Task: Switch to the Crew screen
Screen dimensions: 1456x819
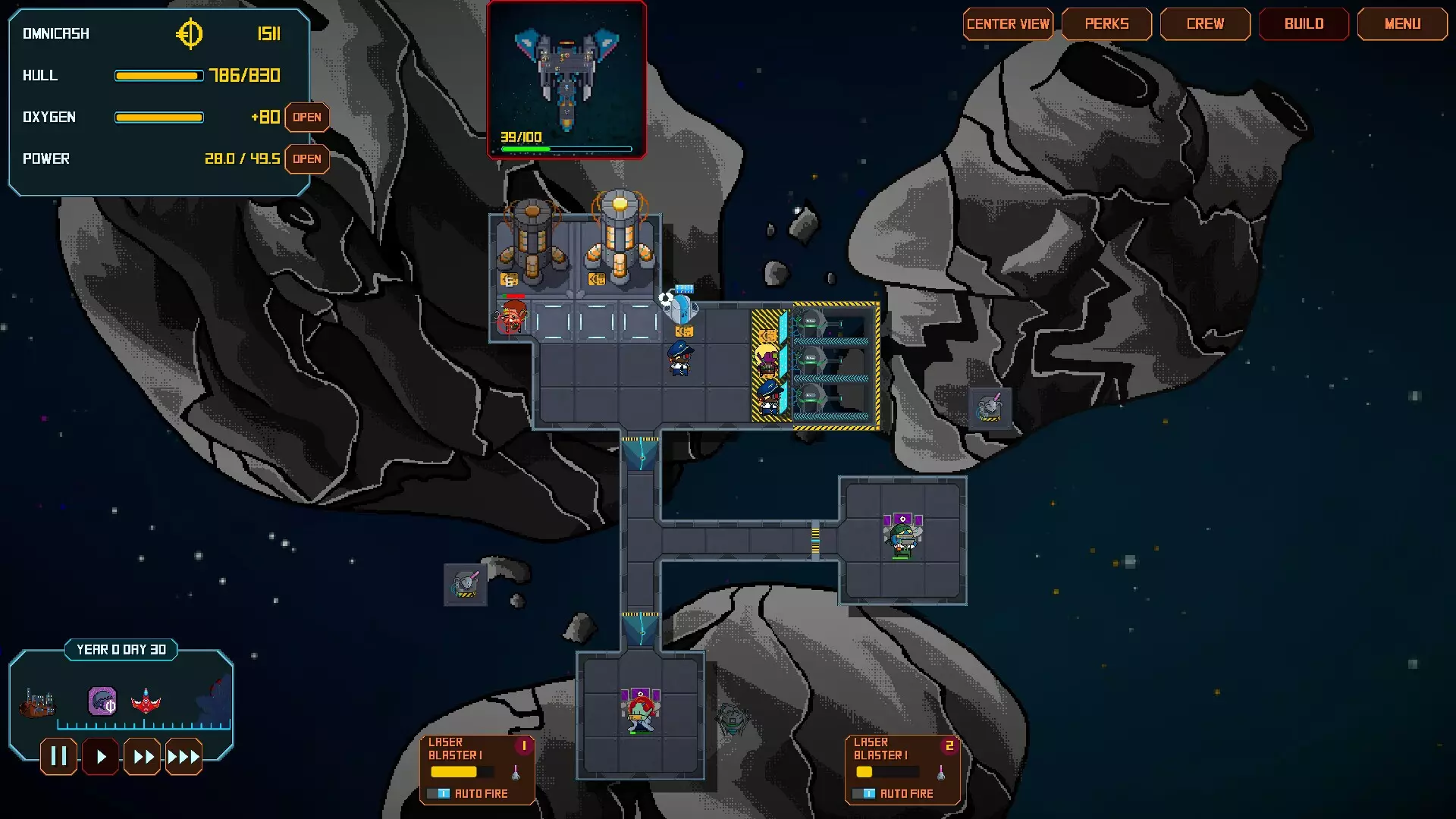Action: pos(1205,24)
